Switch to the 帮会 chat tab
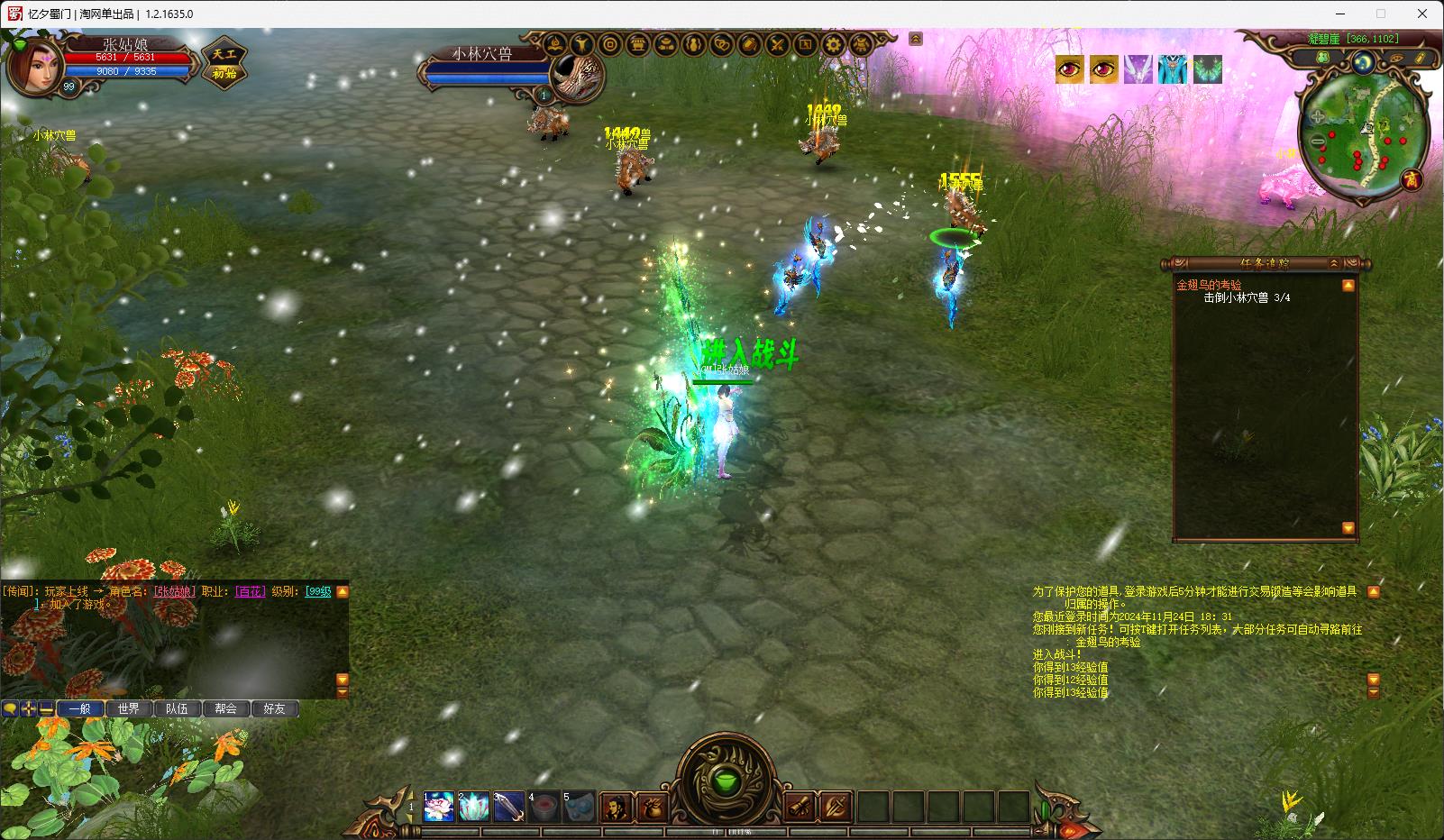The width and height of the screenshot is (1444, 840). click(225, 708)
